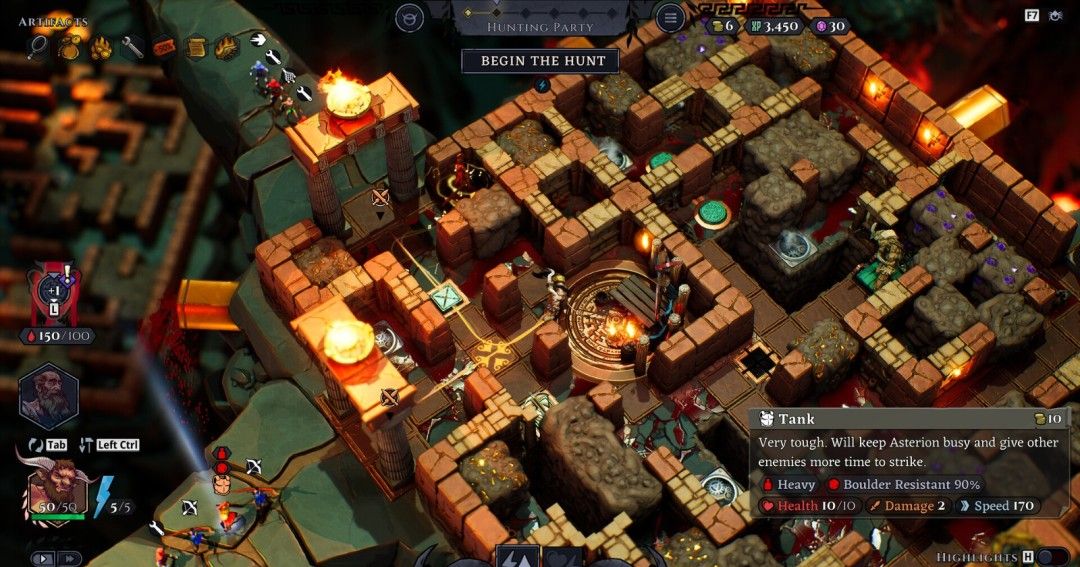Click the fast-forward speed button

[x=70, y=558]
